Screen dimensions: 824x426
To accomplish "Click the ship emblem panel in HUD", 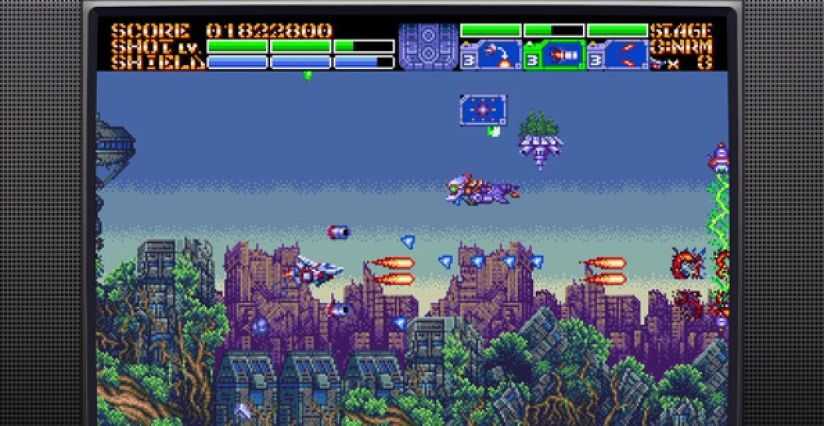I will [x=428, y=46].
